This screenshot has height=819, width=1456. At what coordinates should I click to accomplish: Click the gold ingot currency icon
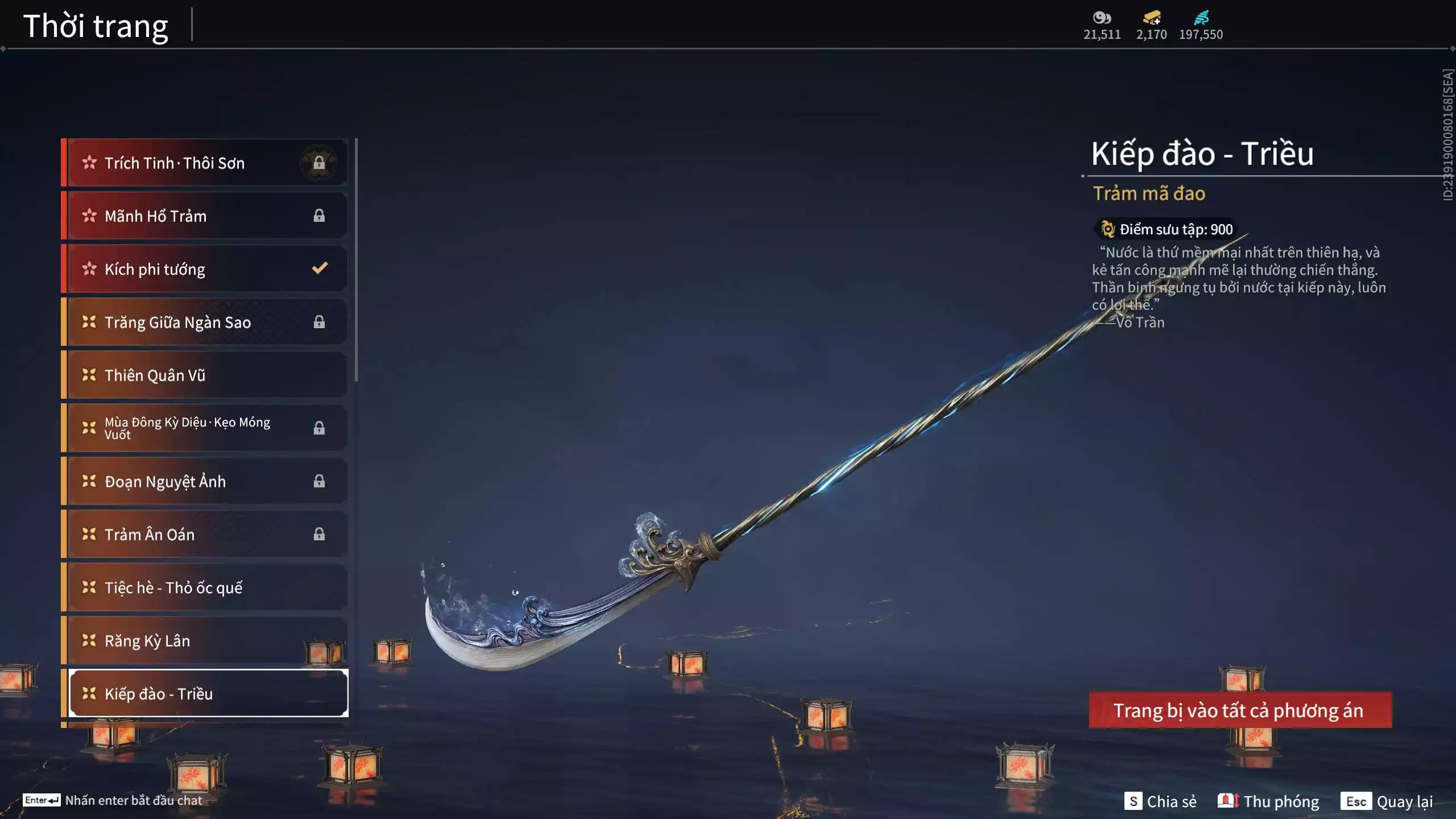[1151, 18]
